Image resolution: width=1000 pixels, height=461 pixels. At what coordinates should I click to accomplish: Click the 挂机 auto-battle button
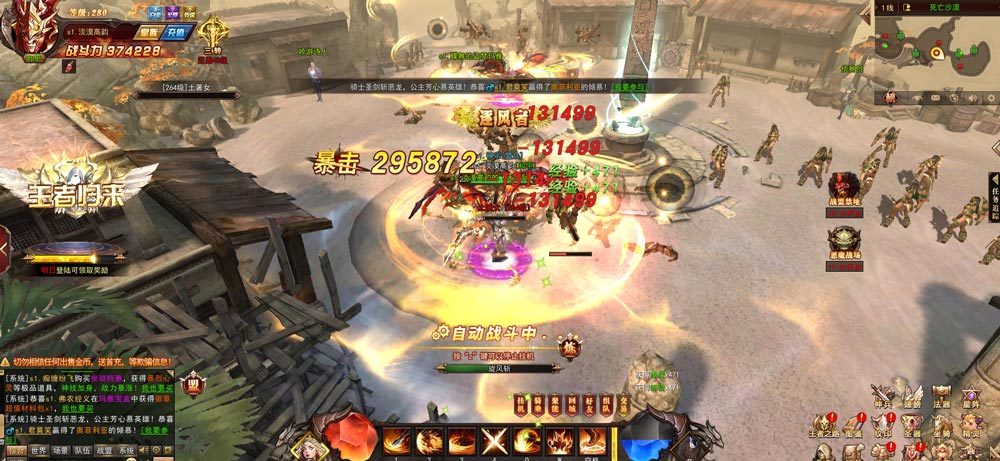[521, 405]
